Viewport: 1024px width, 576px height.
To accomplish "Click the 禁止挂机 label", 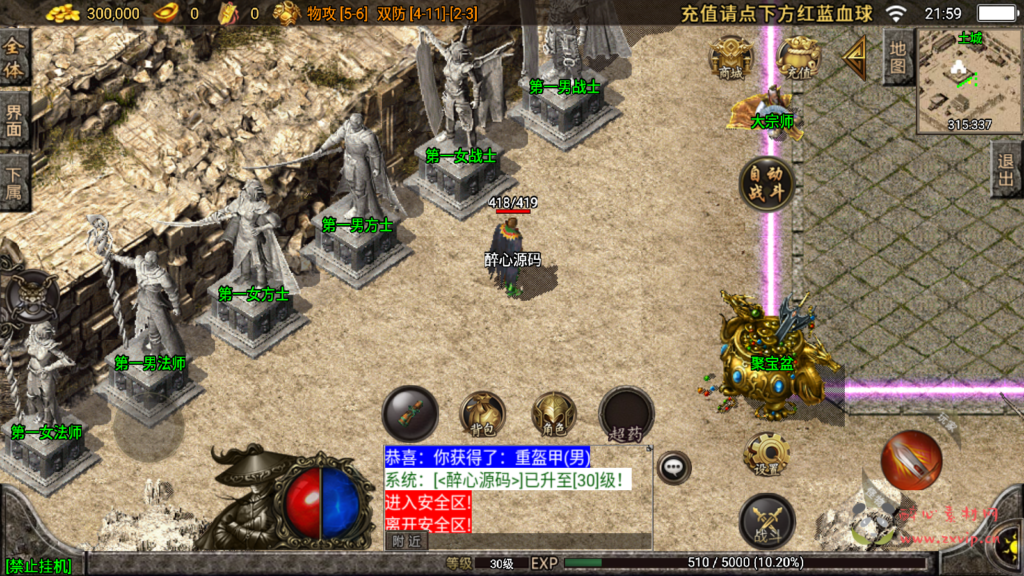I will (38, 567).
